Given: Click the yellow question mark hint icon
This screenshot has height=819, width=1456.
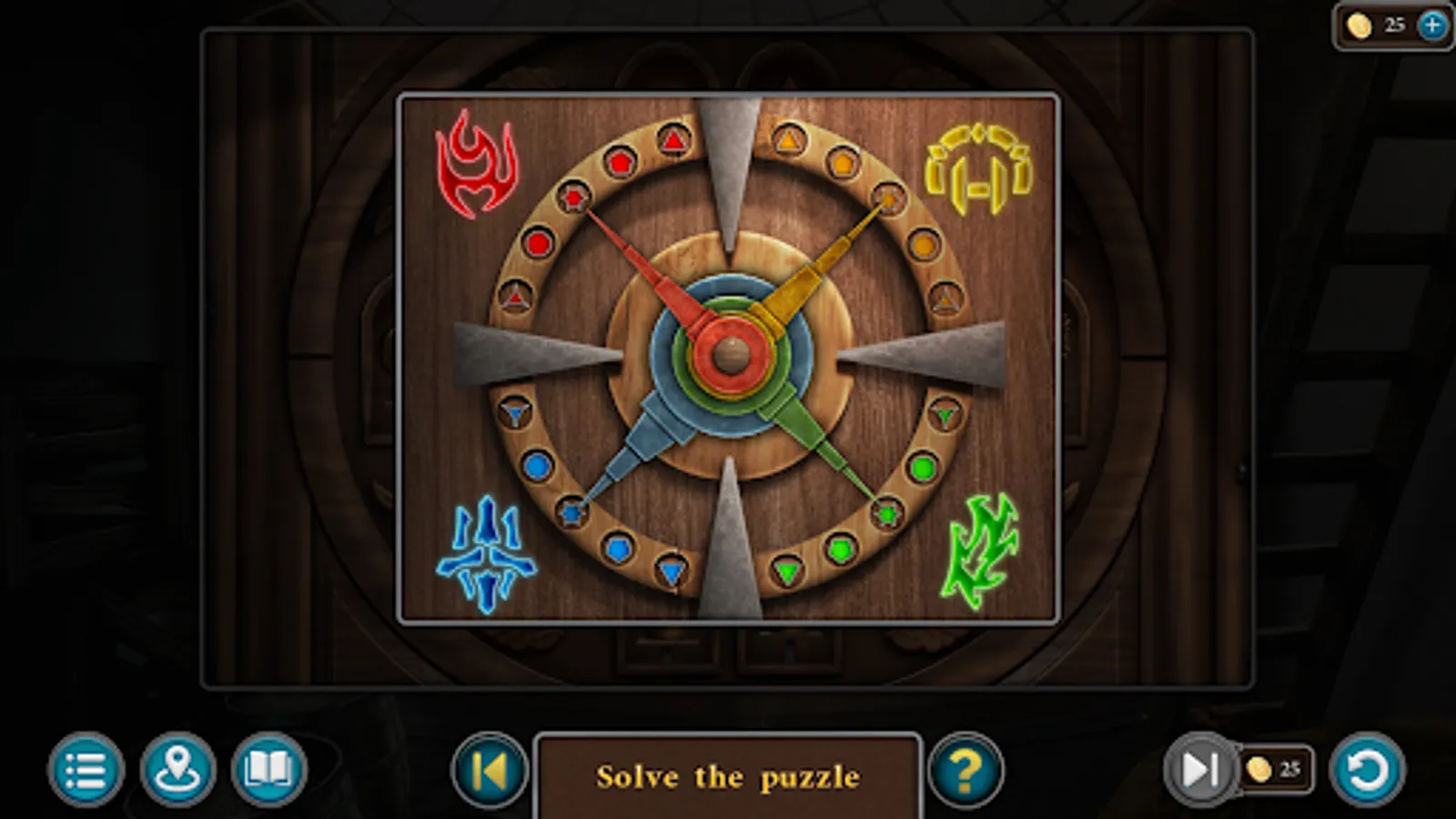Looking at the screenshot, I should [967, 773].
